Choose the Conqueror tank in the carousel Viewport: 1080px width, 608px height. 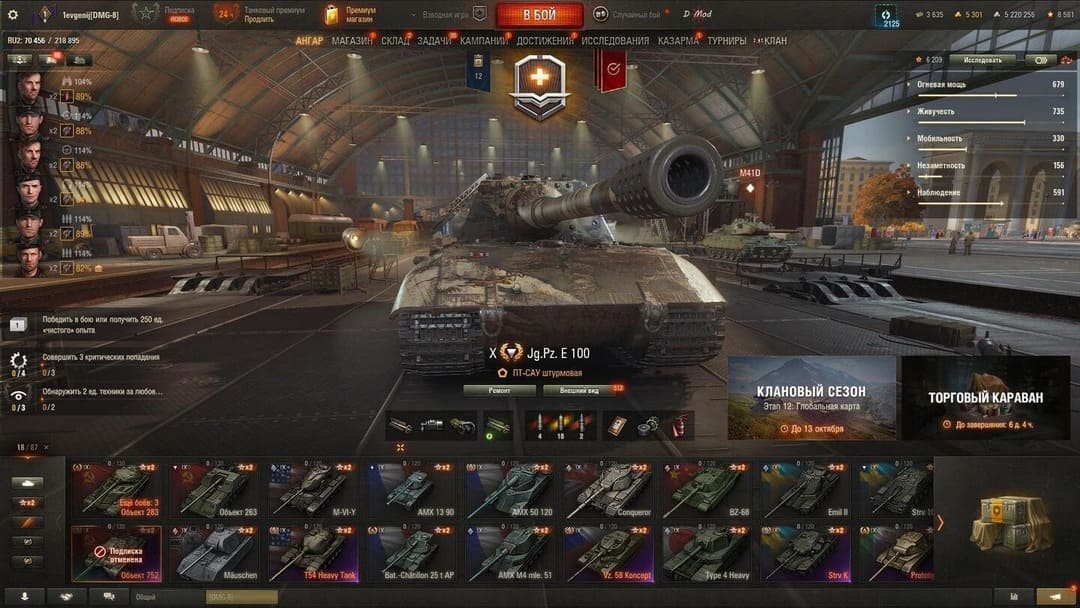click(609, 490)
